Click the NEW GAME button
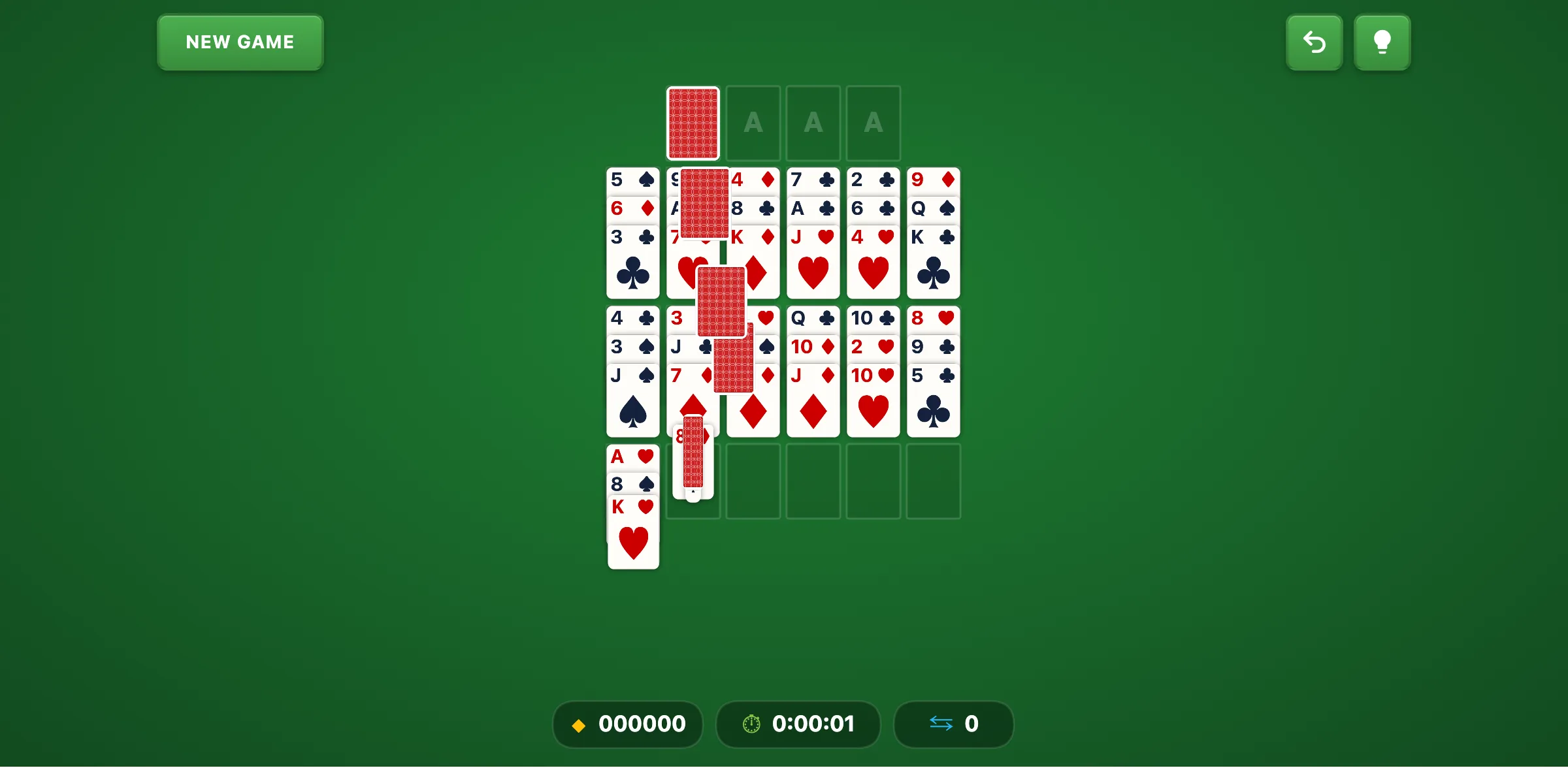The width and height of the screenshot is (1568, 768). [x=240, y=42]
